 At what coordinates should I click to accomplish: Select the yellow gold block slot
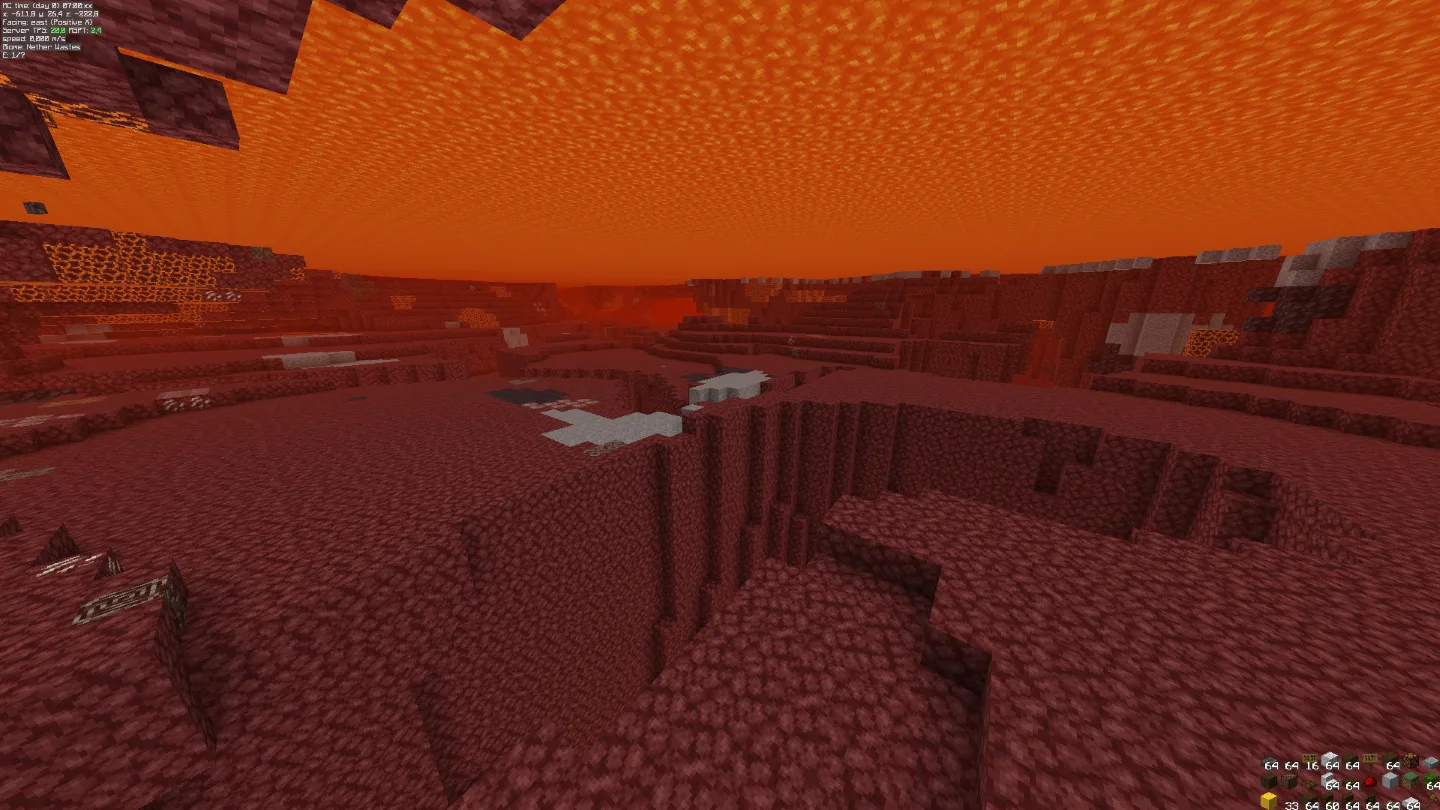(x=1269, y=801)
